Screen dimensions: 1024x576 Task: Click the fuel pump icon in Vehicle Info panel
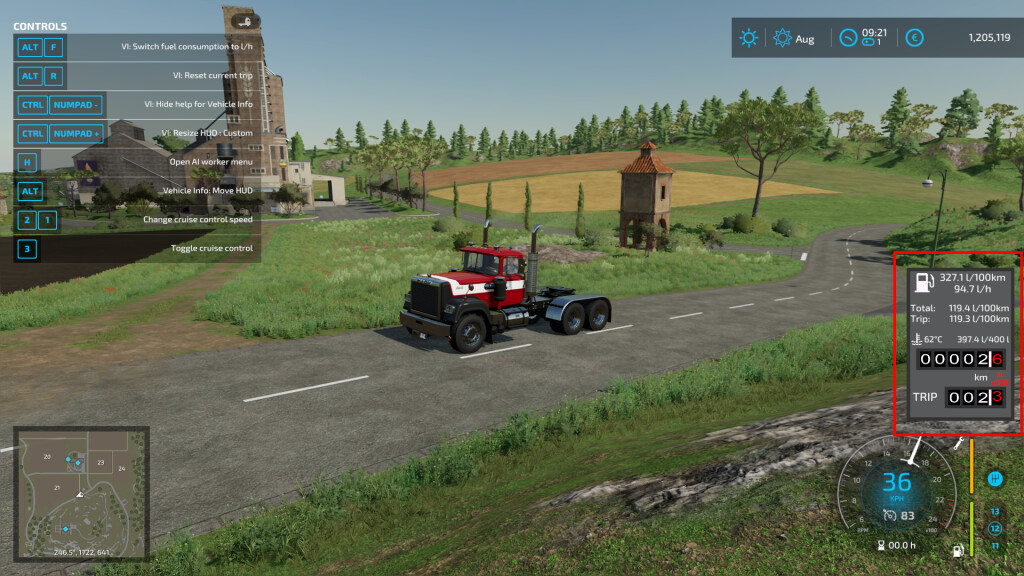[927, 283]
